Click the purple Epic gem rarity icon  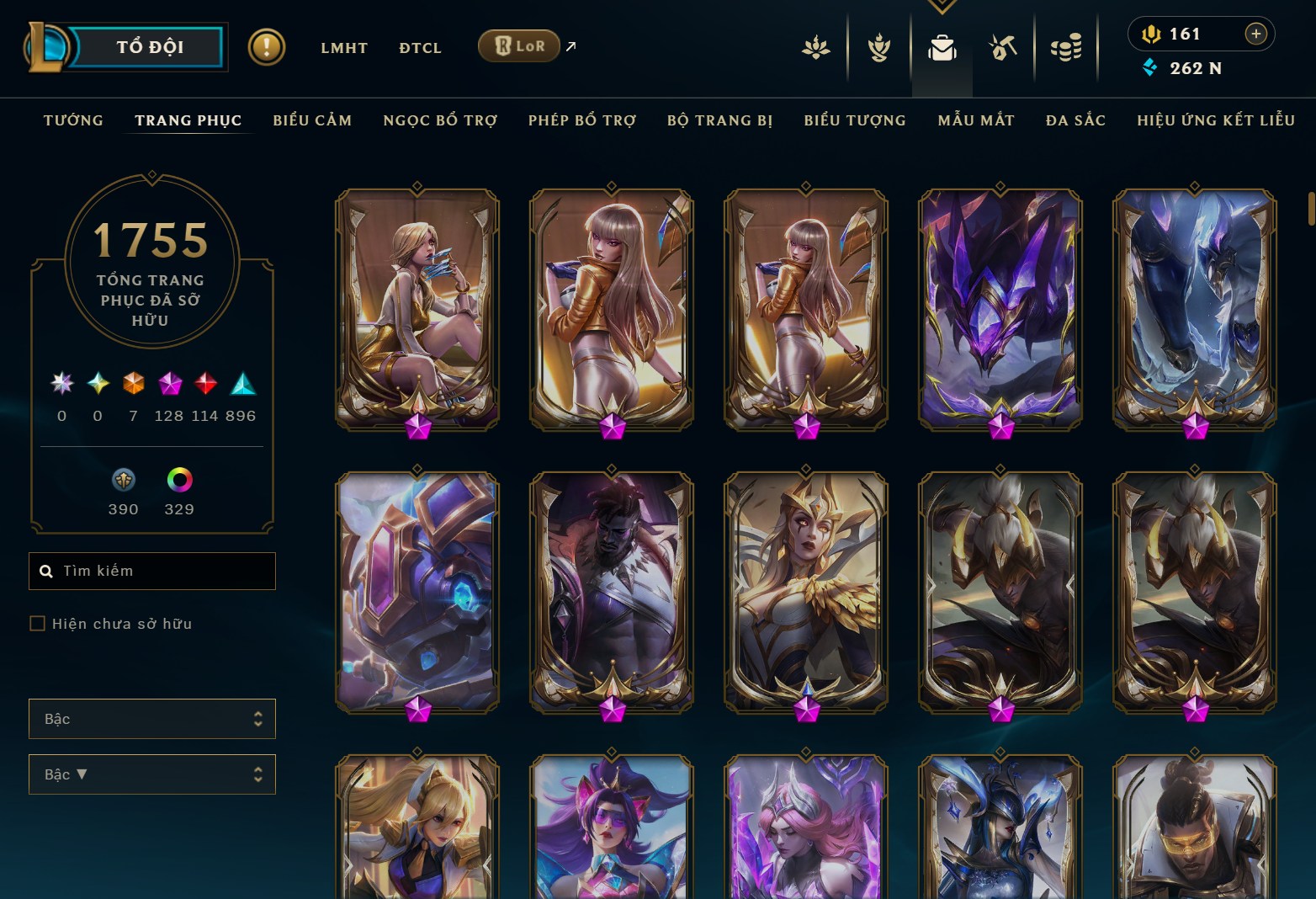[x=171, y=385]
